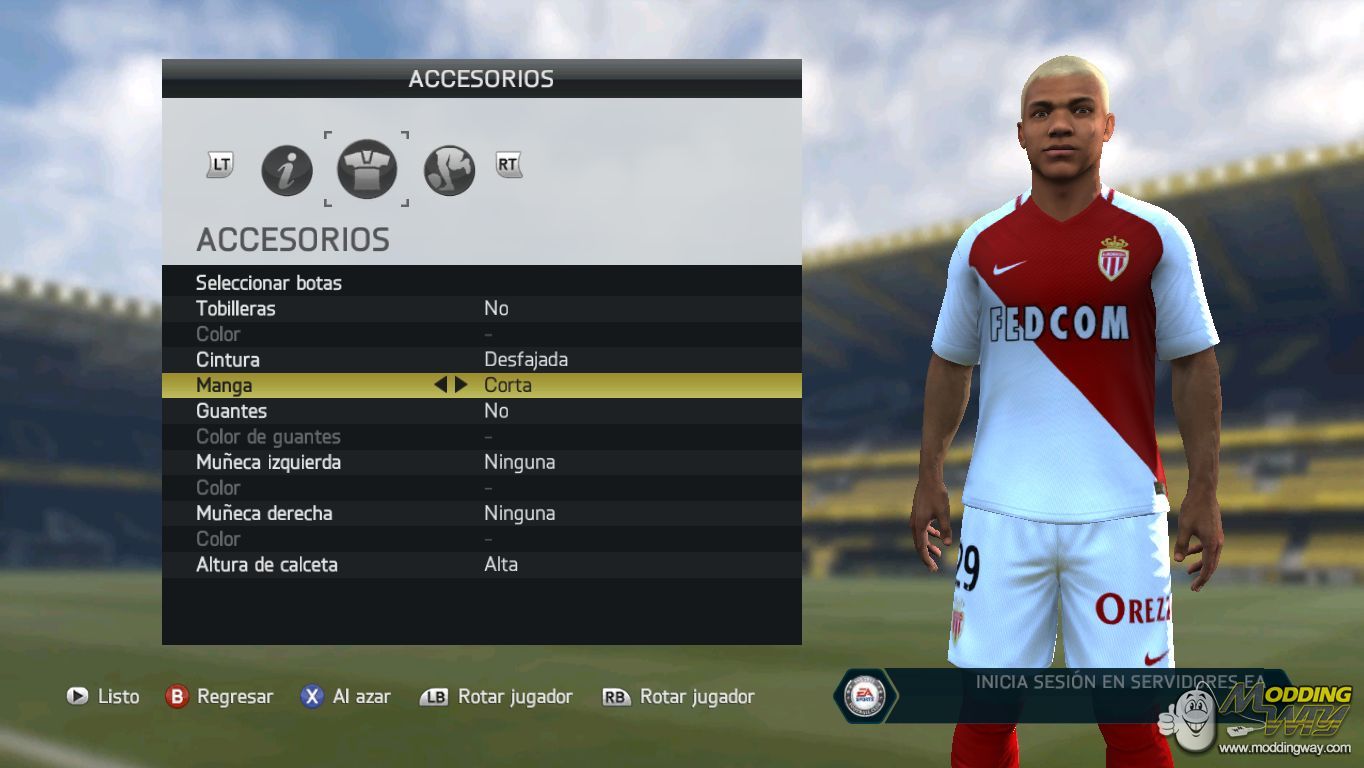Select the Altura de calceta row
This screenshot has height=768, width=1364.
click(267, 565)
